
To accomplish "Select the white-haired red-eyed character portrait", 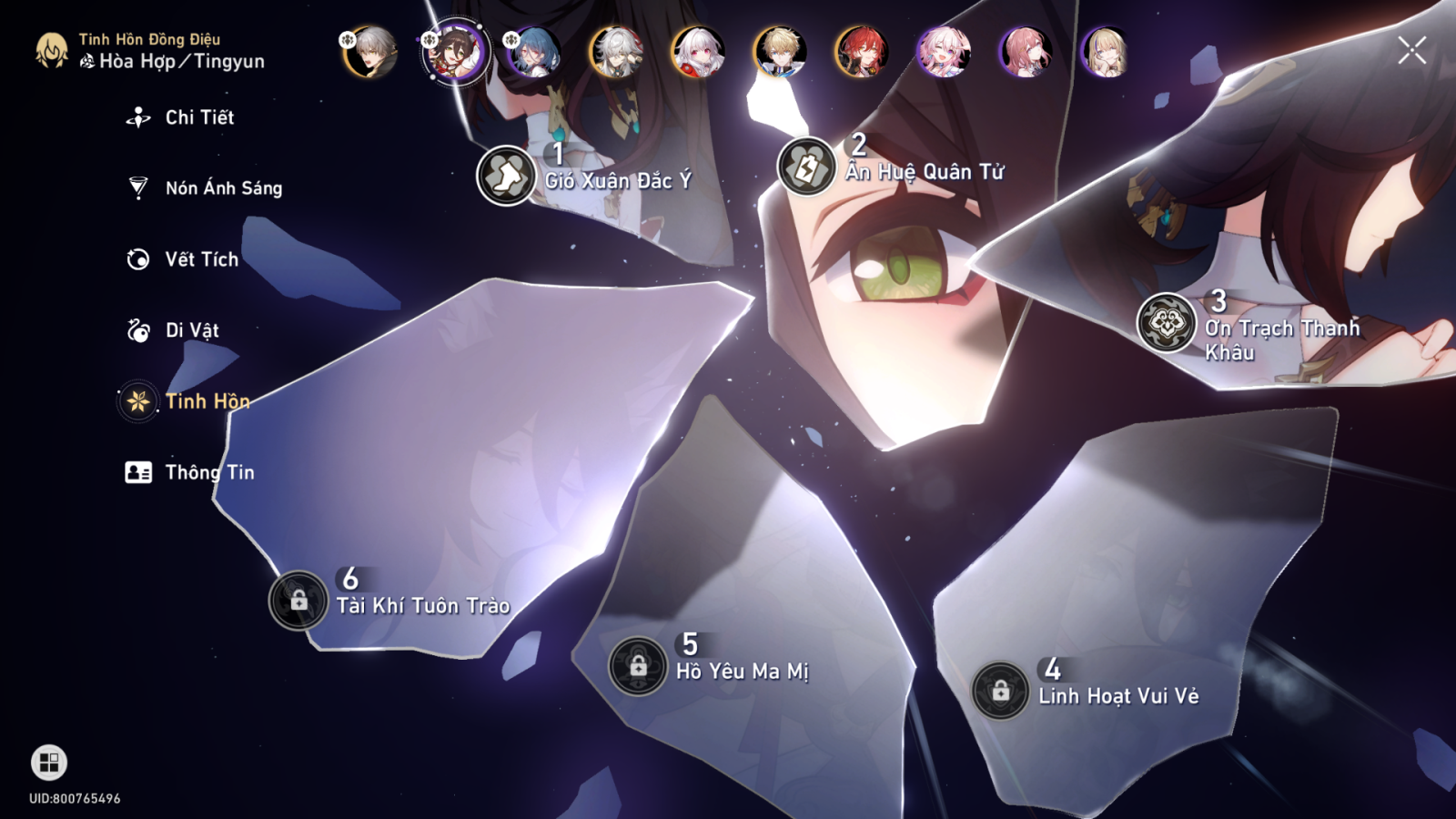I will coord(698,52).
